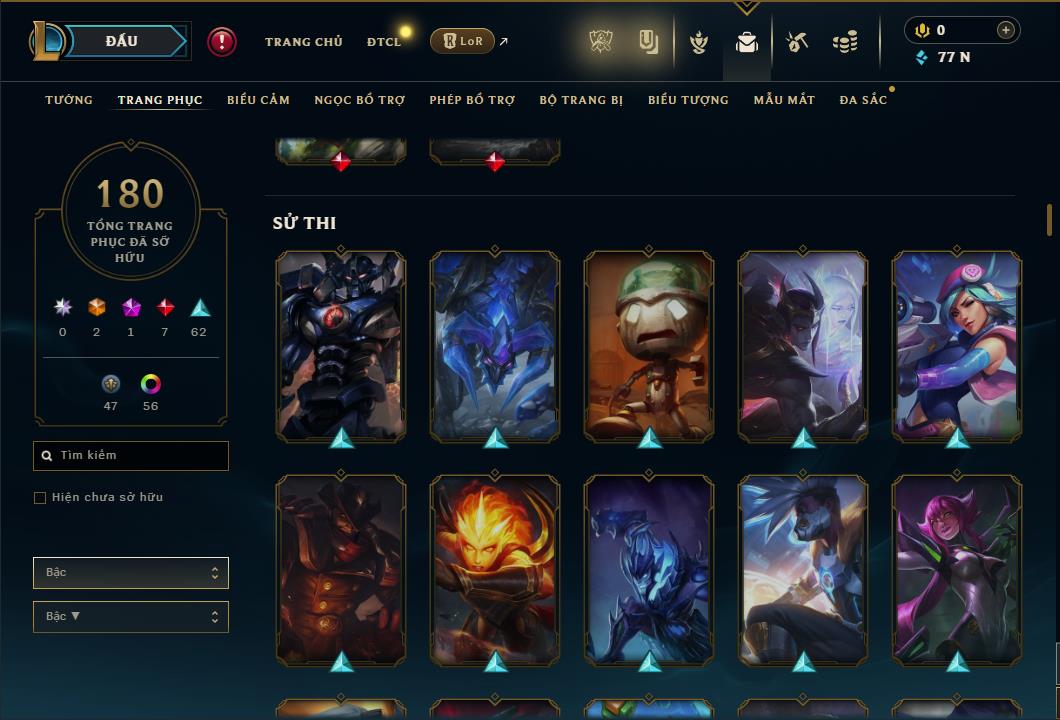1060x720 pixels.
Task: Switch to the BIỂU CẢM tab
Action: tap(258, 100)
